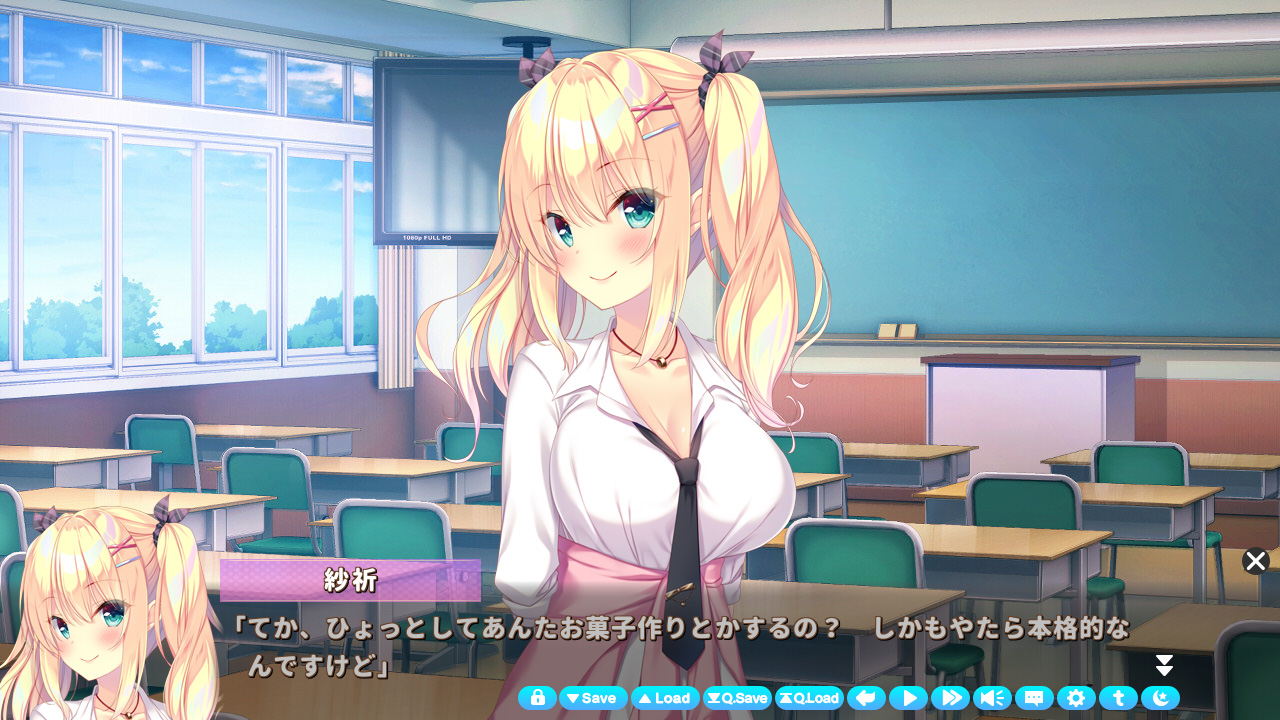
Task: Skip ahead with the fast-forward button
Action: pyautogui.click(x=950, y=698)
